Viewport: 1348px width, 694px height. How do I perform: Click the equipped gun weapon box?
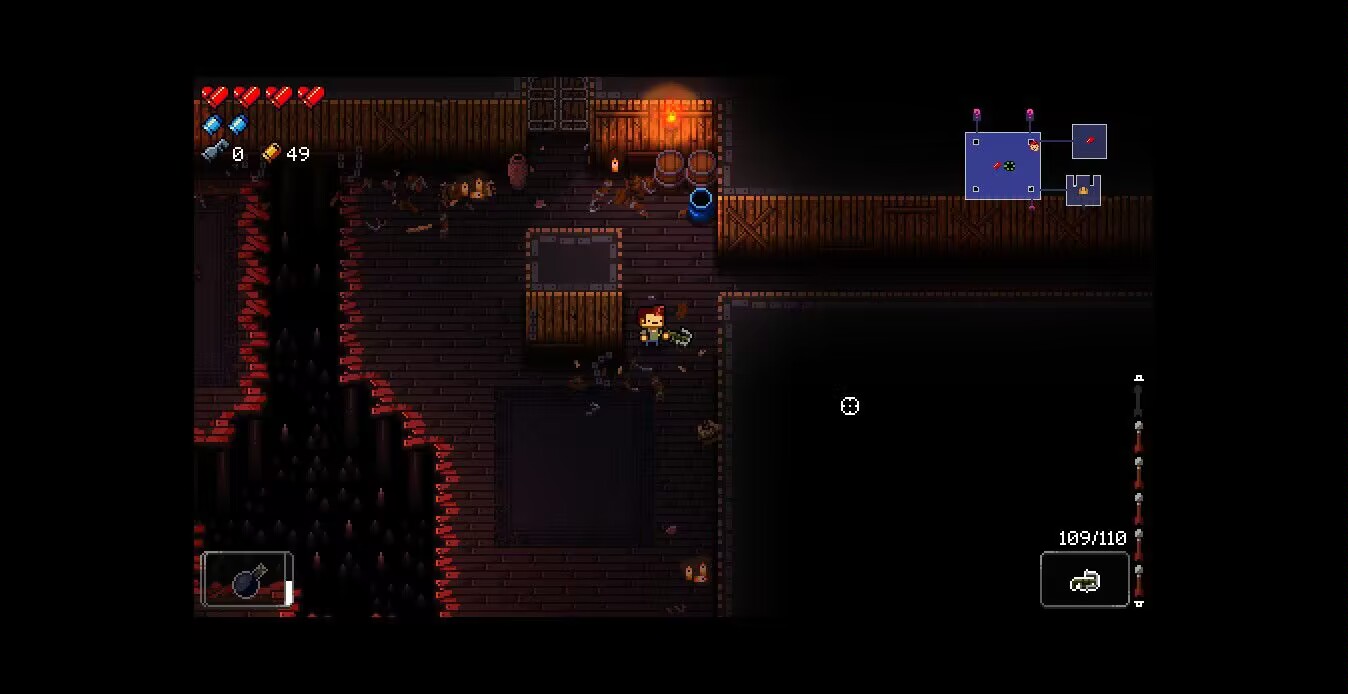click(x=1084, y=580)
